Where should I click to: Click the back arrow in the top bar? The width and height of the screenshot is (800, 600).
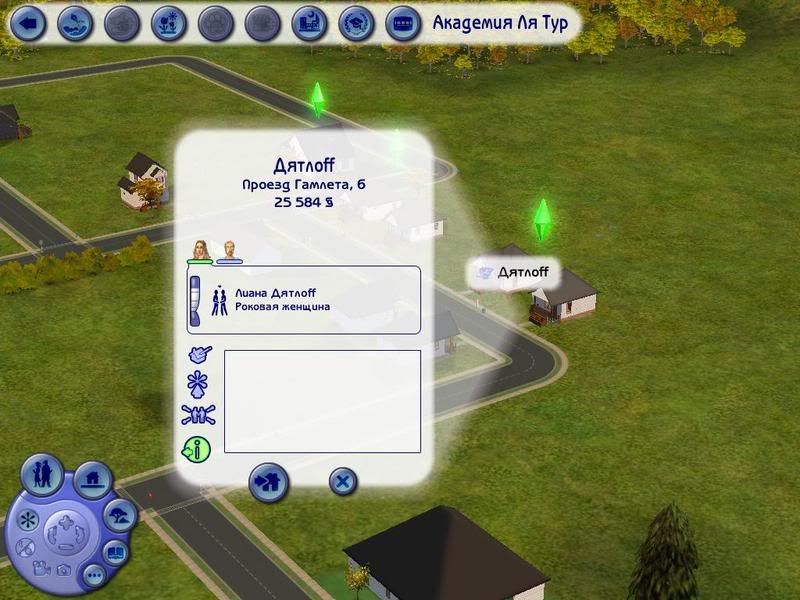pyautogui.click(x=28, y=23)
